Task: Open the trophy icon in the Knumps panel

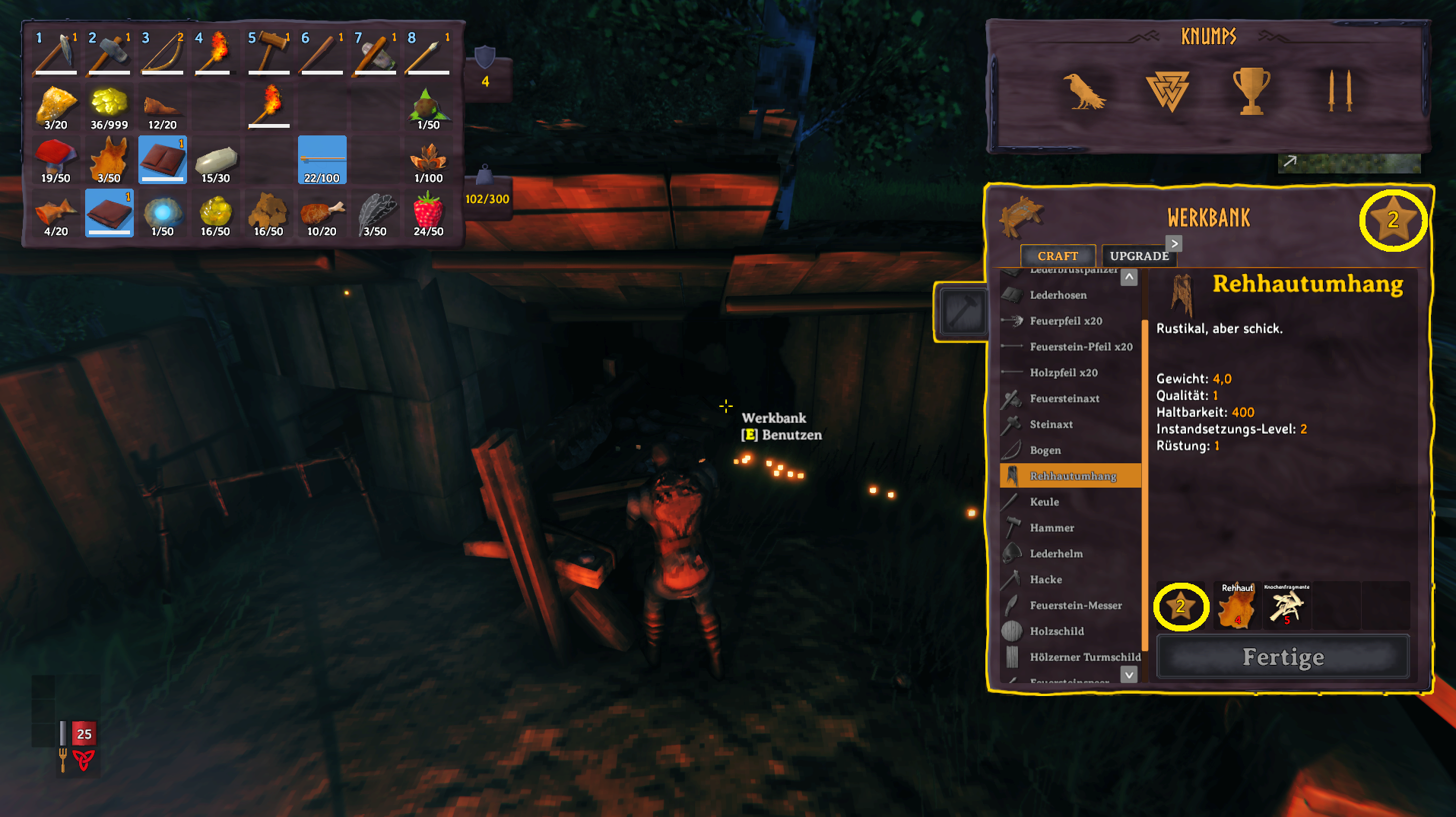Action: point(1251,91)
